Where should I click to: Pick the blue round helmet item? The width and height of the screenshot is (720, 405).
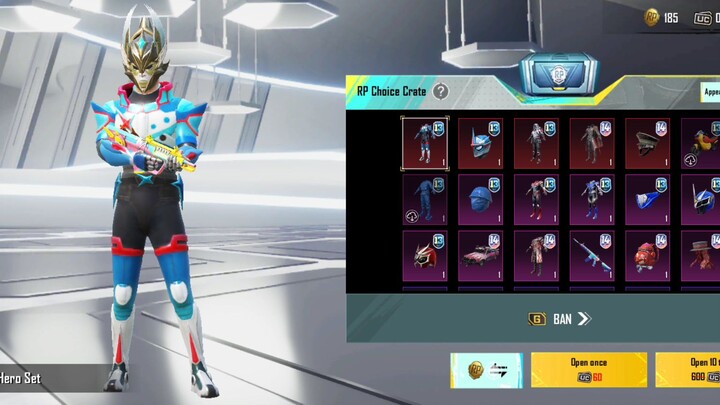tap(481, 199)
